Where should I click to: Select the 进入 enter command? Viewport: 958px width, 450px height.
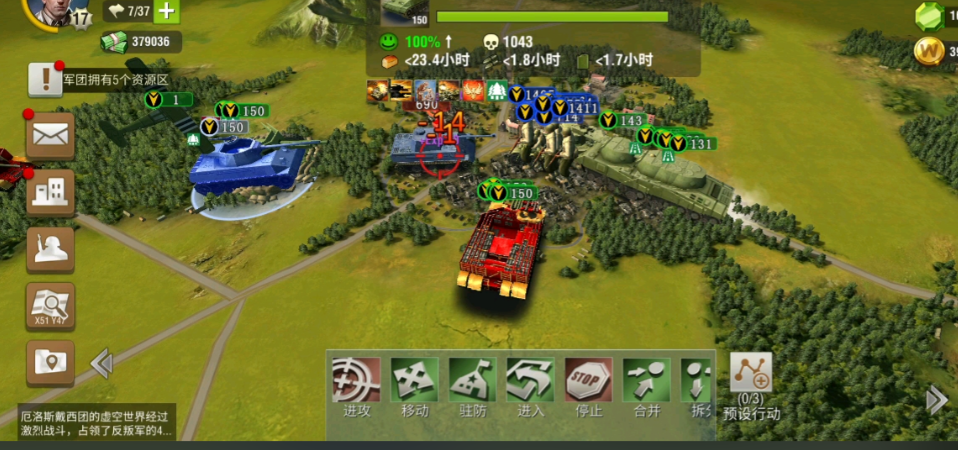tap(530, 386)
